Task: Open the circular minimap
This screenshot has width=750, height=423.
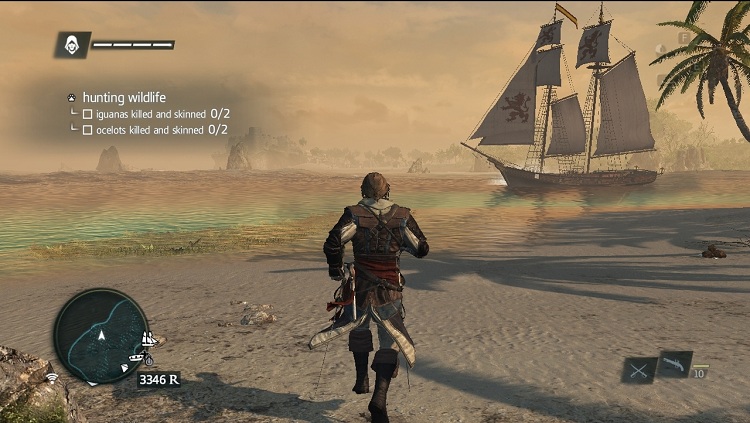Action: click(101, 336)
